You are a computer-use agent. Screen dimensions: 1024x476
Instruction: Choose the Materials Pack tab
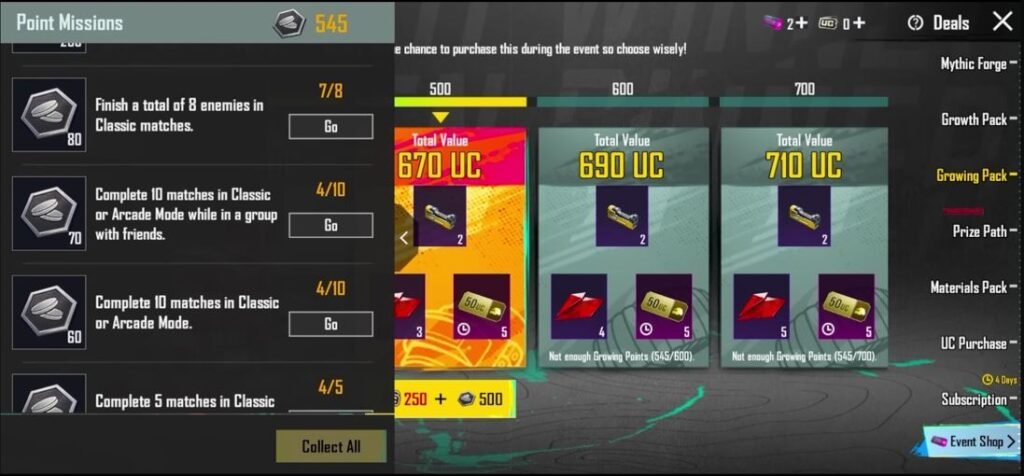968,287
